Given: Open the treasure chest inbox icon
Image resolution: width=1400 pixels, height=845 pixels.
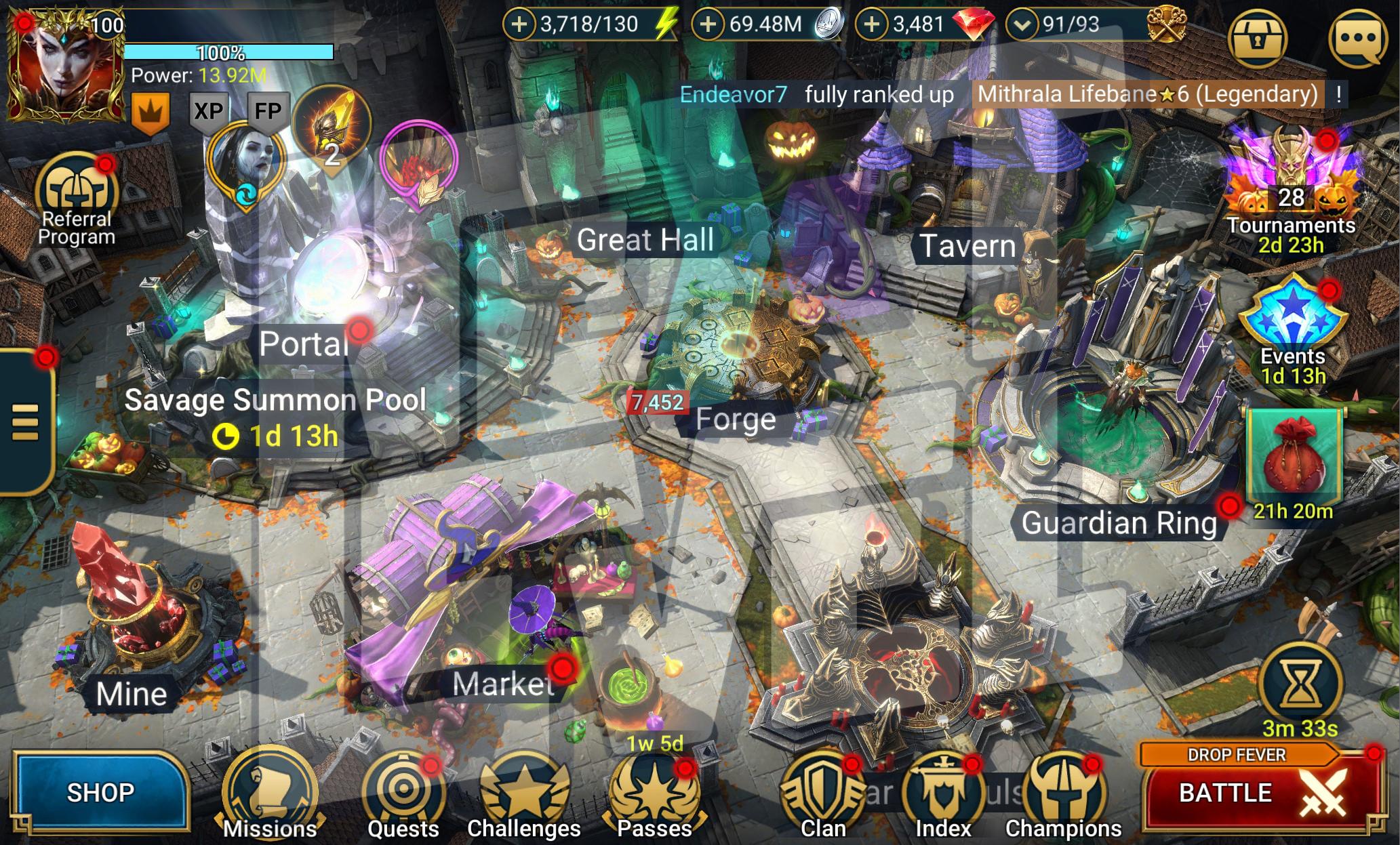Looking at the screenshot, I should (1258, 39).
